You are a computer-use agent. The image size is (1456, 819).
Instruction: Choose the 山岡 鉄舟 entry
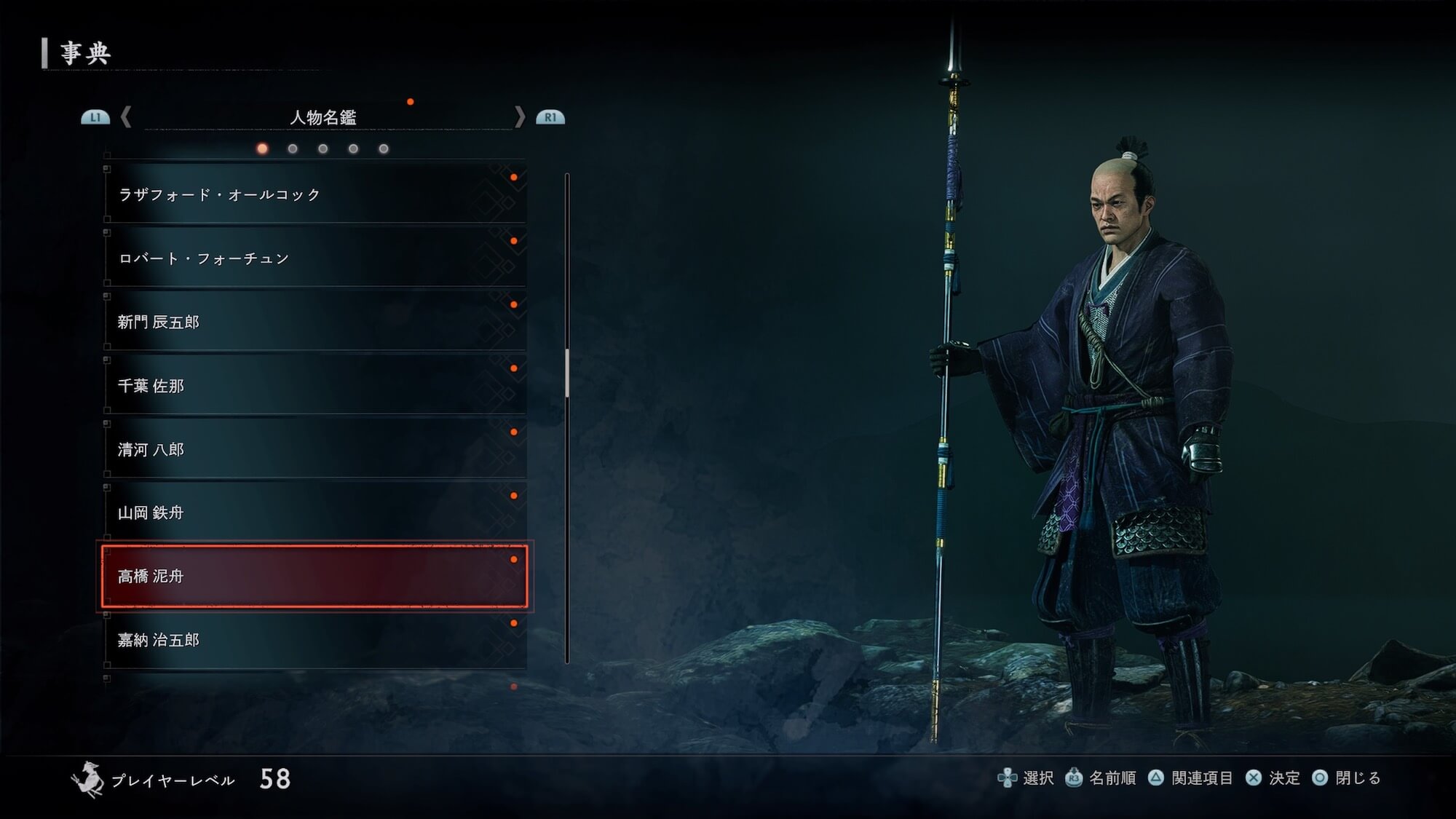314,513
